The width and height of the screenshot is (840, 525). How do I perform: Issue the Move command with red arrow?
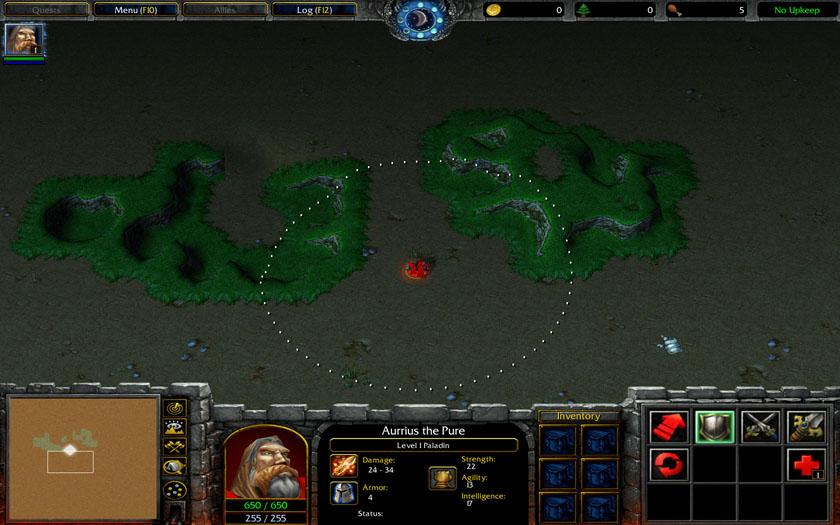(669, 427)
